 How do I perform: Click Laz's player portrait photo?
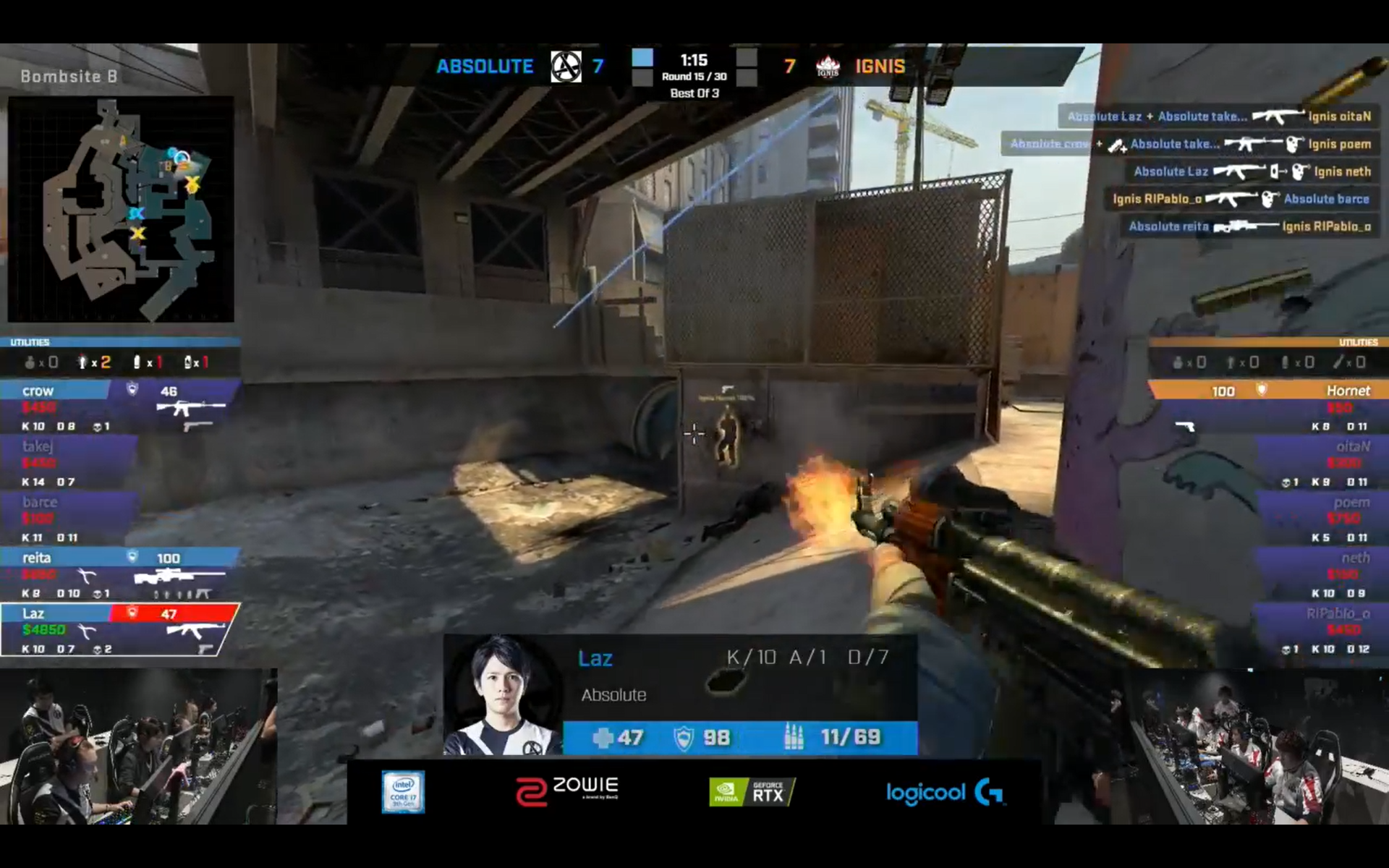click(504, 694)
